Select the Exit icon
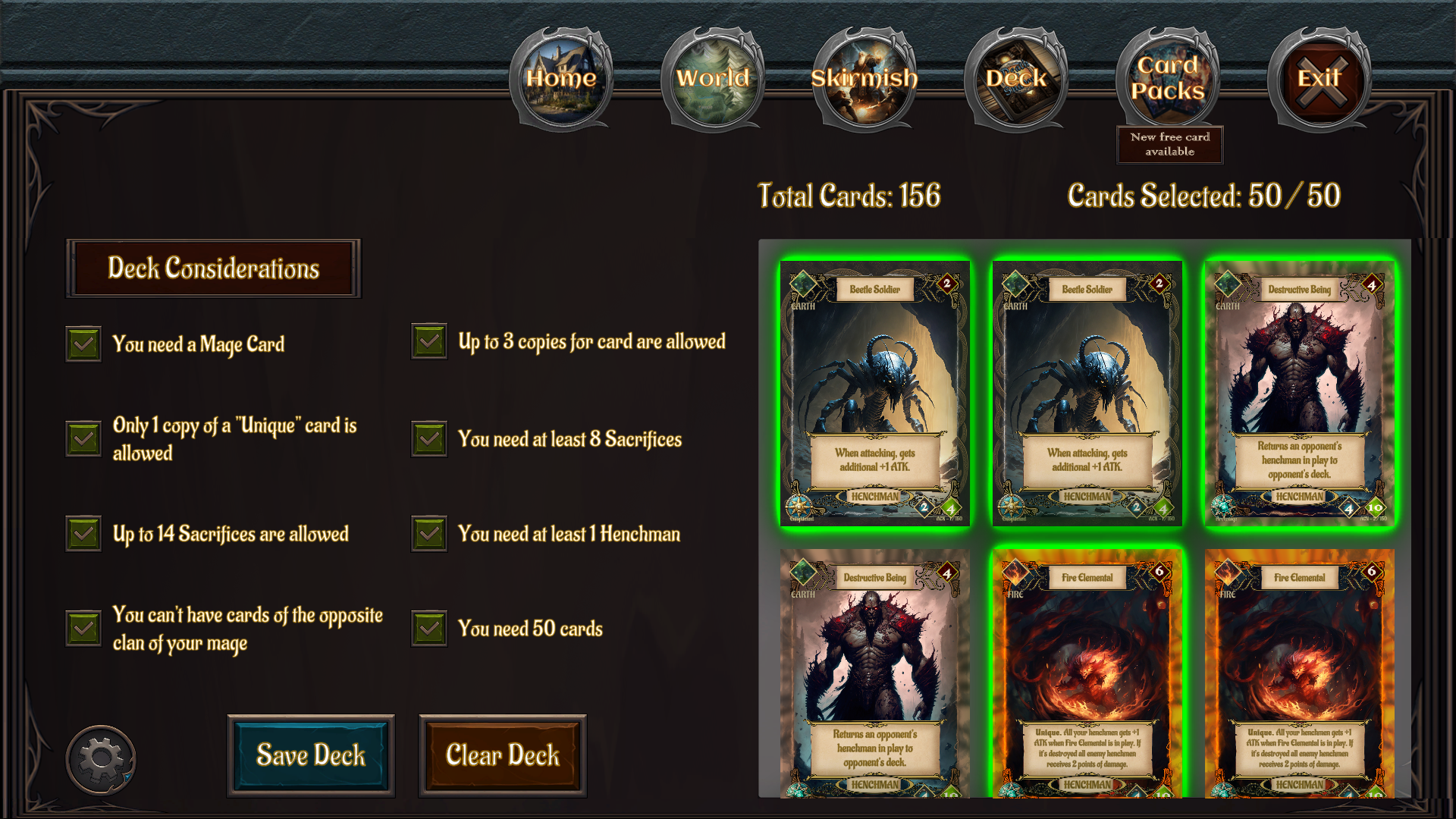 coord(1319,78)
